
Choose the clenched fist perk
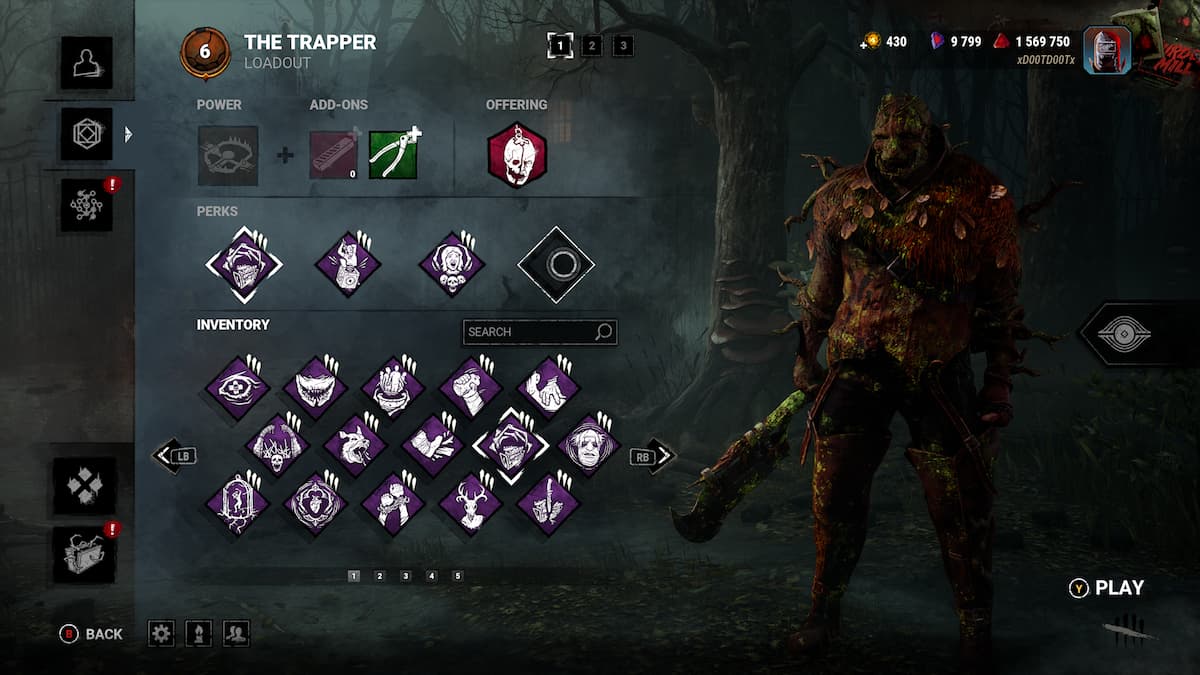click(471, 387)
